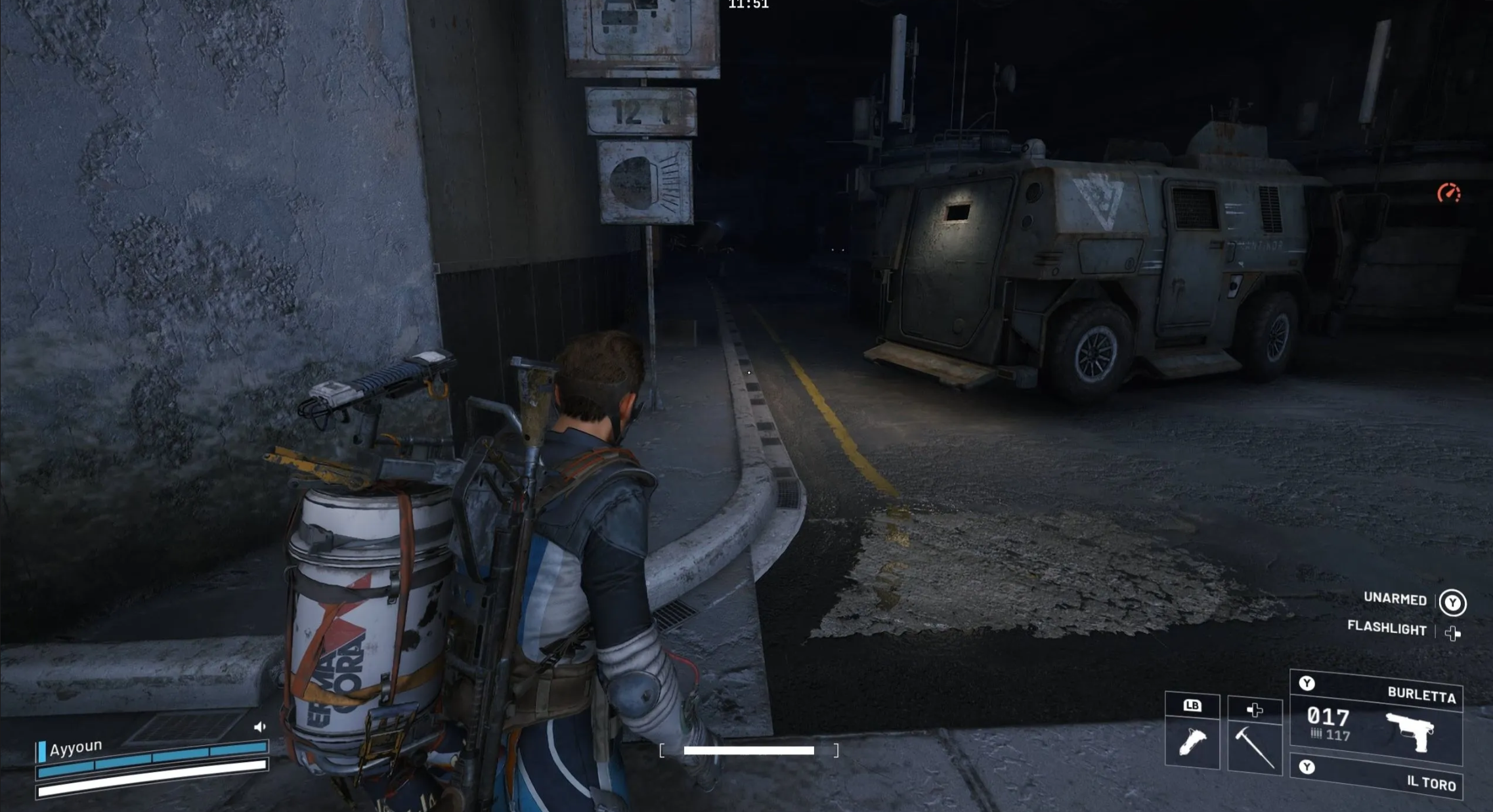The width and height of the screenshot is (1493, 812).
Task: Click the orange gauge indicator icon
Action: [1449, 193]
